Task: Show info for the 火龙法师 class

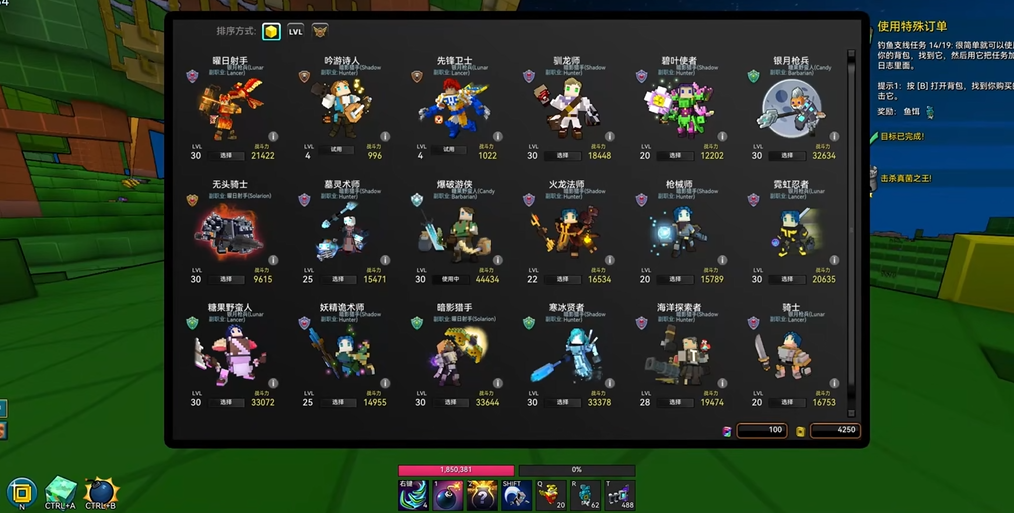Action: 610,260
